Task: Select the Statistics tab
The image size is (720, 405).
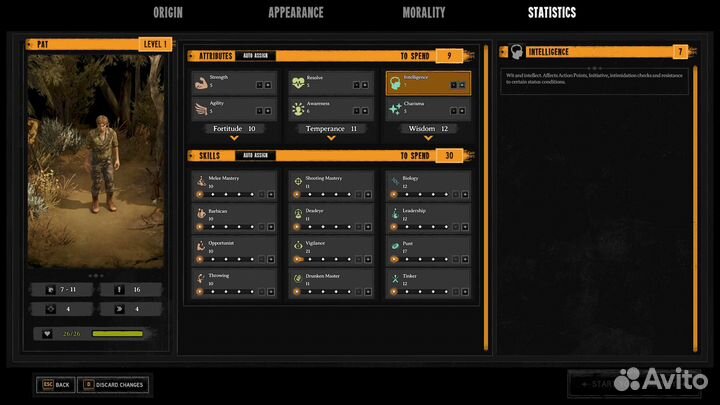Action: pos(552,13)
